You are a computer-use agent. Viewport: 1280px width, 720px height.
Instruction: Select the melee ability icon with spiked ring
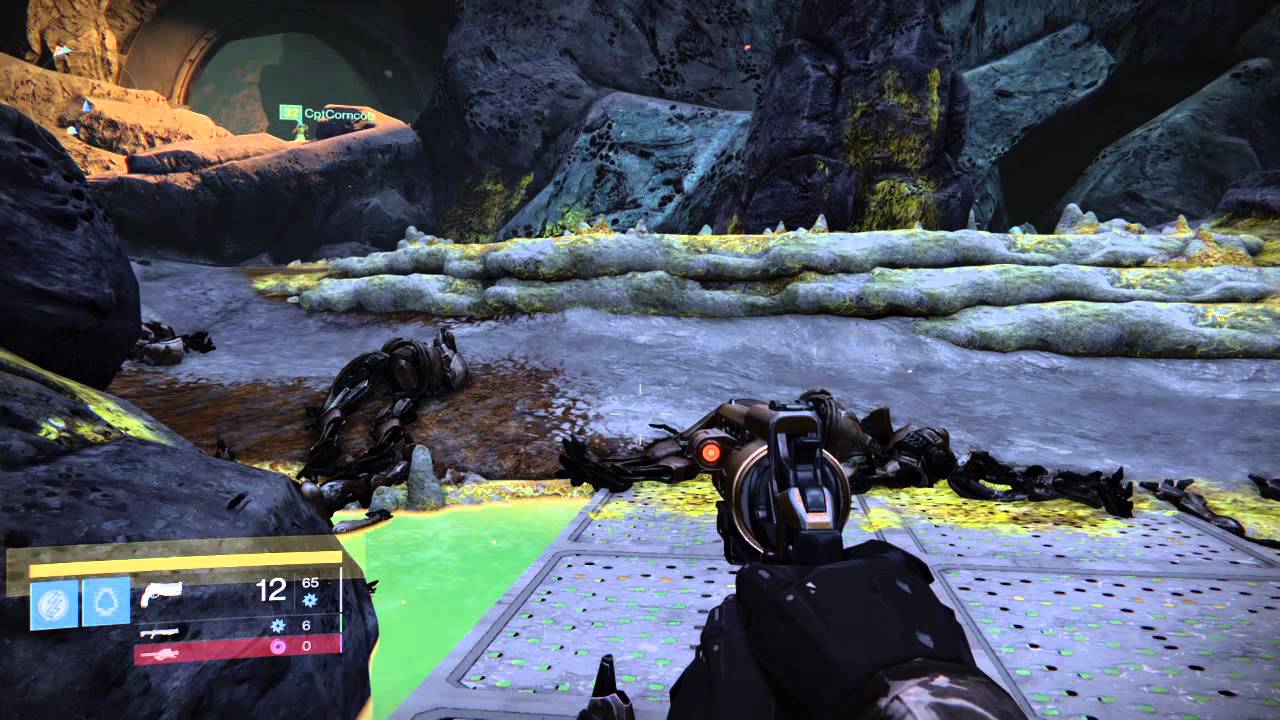coord(106,603)
